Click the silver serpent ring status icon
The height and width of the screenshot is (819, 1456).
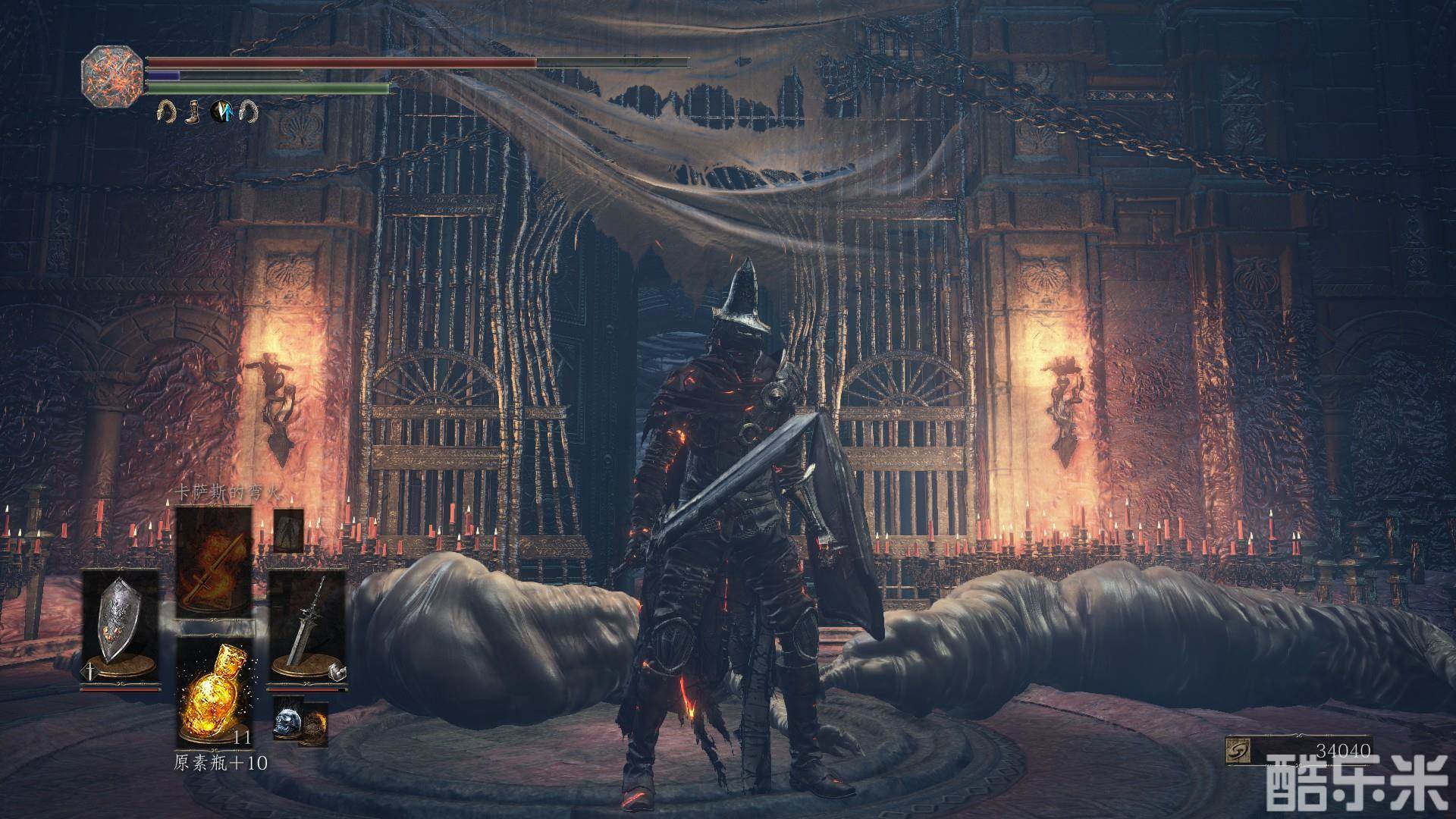pos(248,112)
